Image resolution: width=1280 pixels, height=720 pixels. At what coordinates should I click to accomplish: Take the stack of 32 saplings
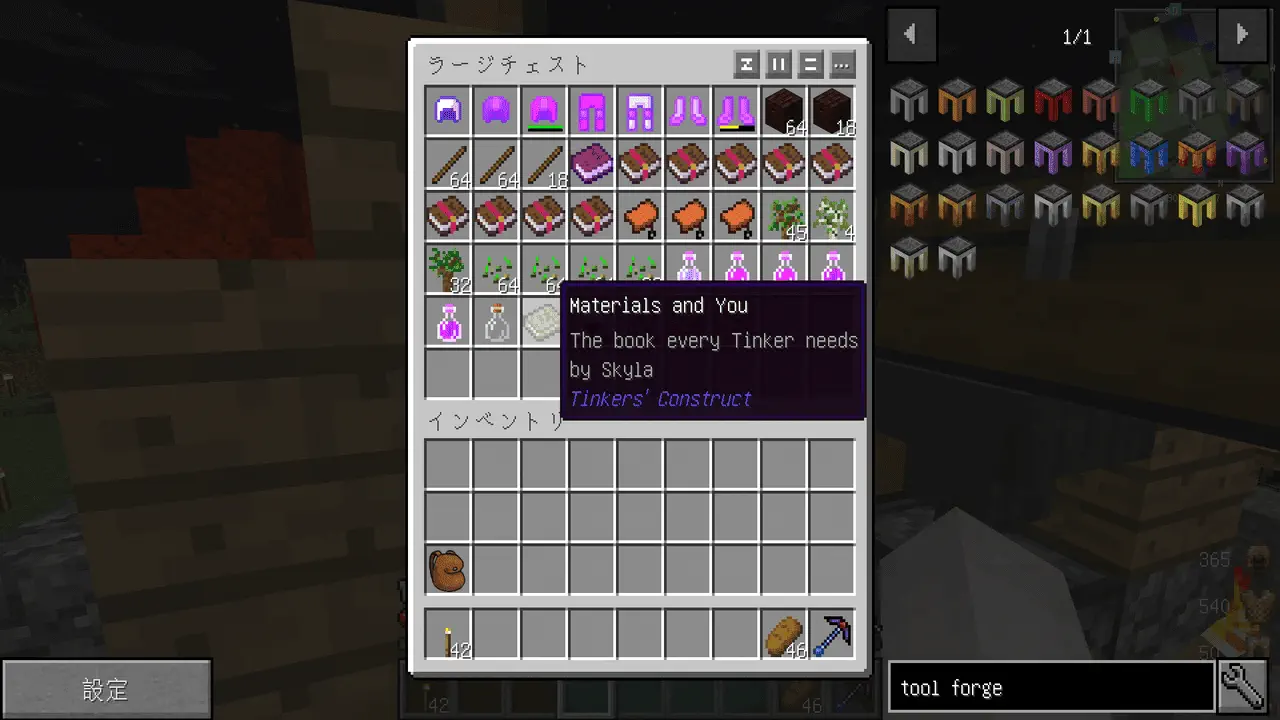[x=448, y=270]
